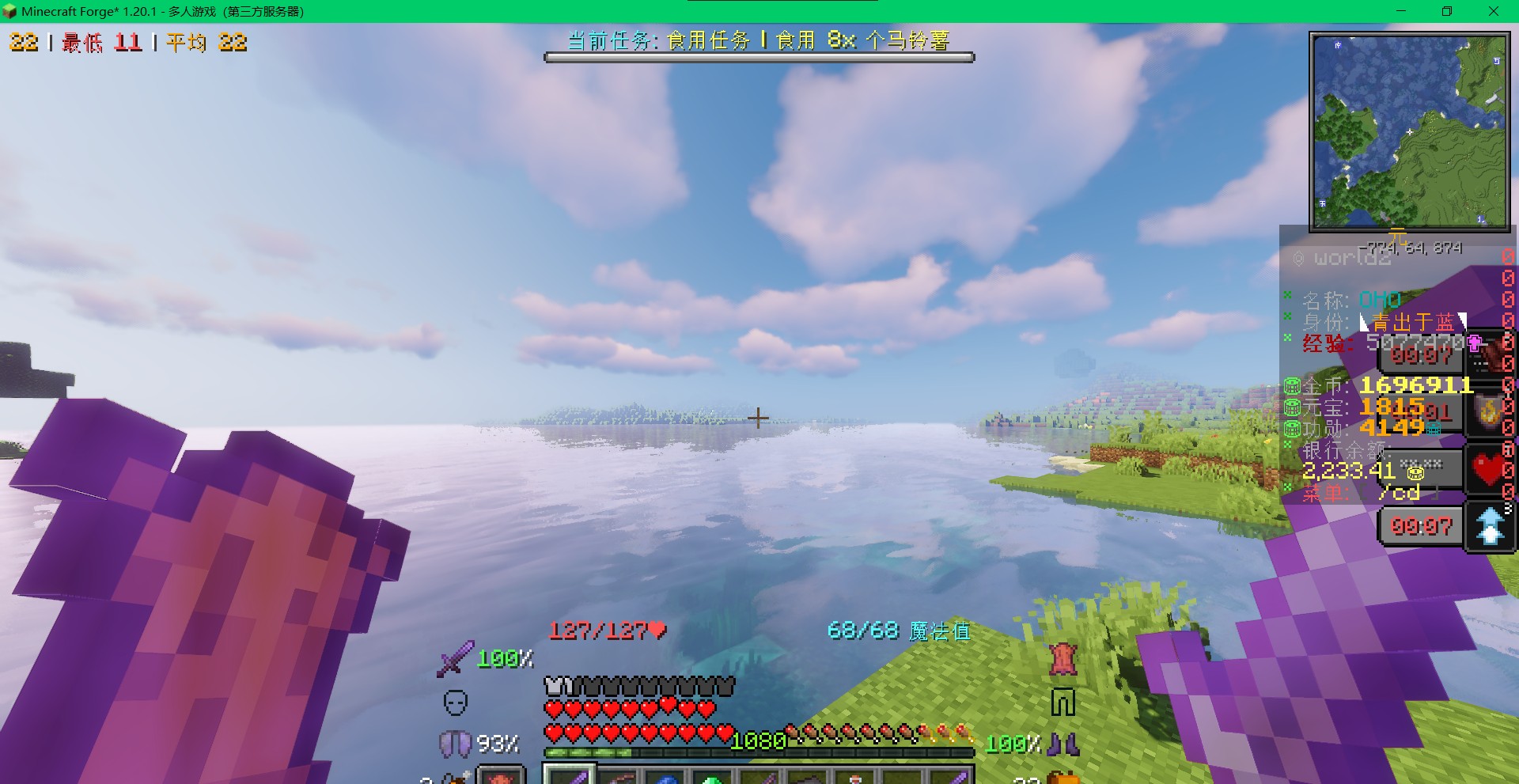Click the purple sword durability icon
1519x784 pixels.
[x=455, y=658]
